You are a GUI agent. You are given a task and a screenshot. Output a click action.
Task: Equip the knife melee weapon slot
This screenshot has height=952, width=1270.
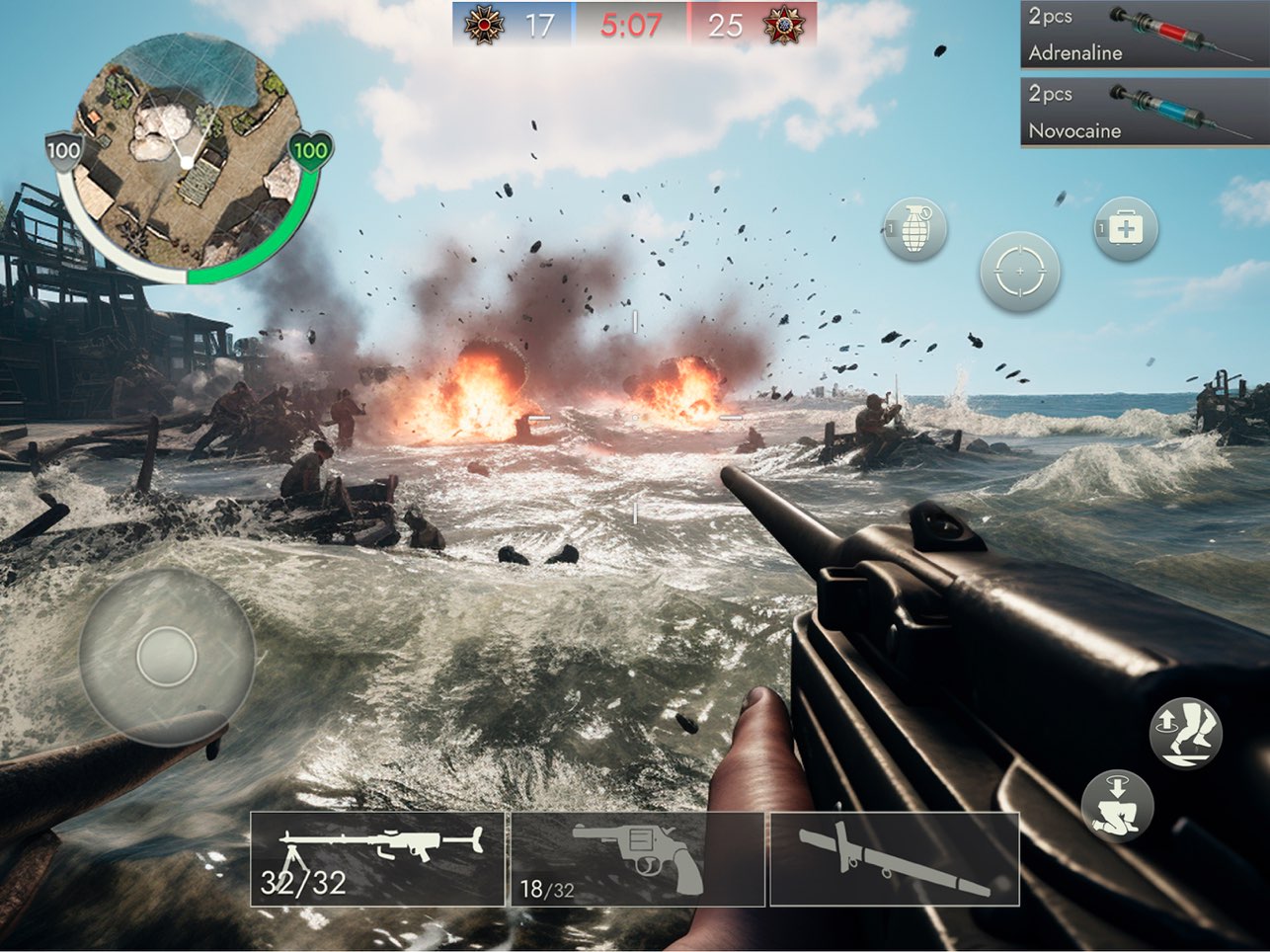click(894, 858)
